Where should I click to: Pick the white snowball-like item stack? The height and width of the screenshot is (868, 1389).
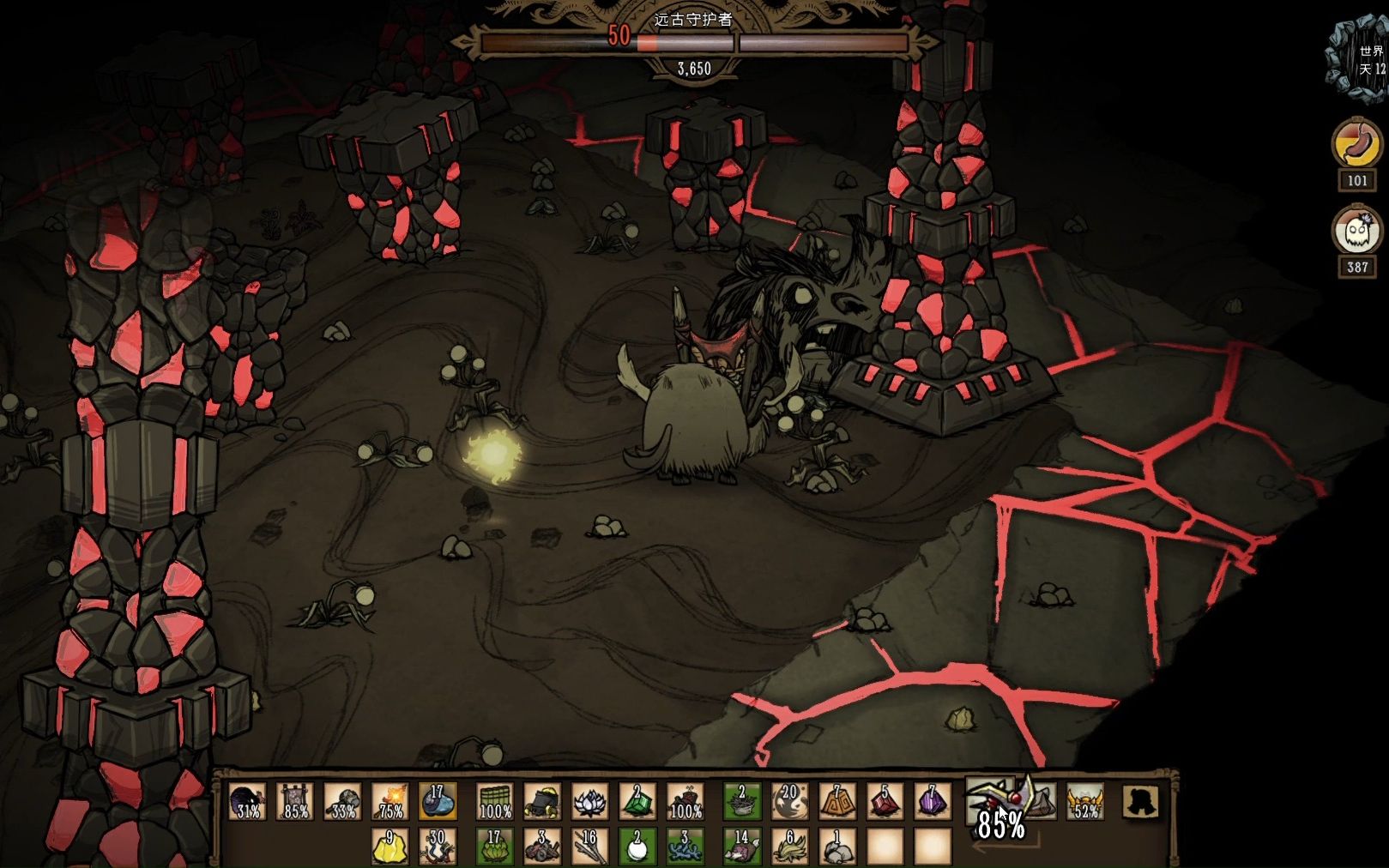[637, 846]
